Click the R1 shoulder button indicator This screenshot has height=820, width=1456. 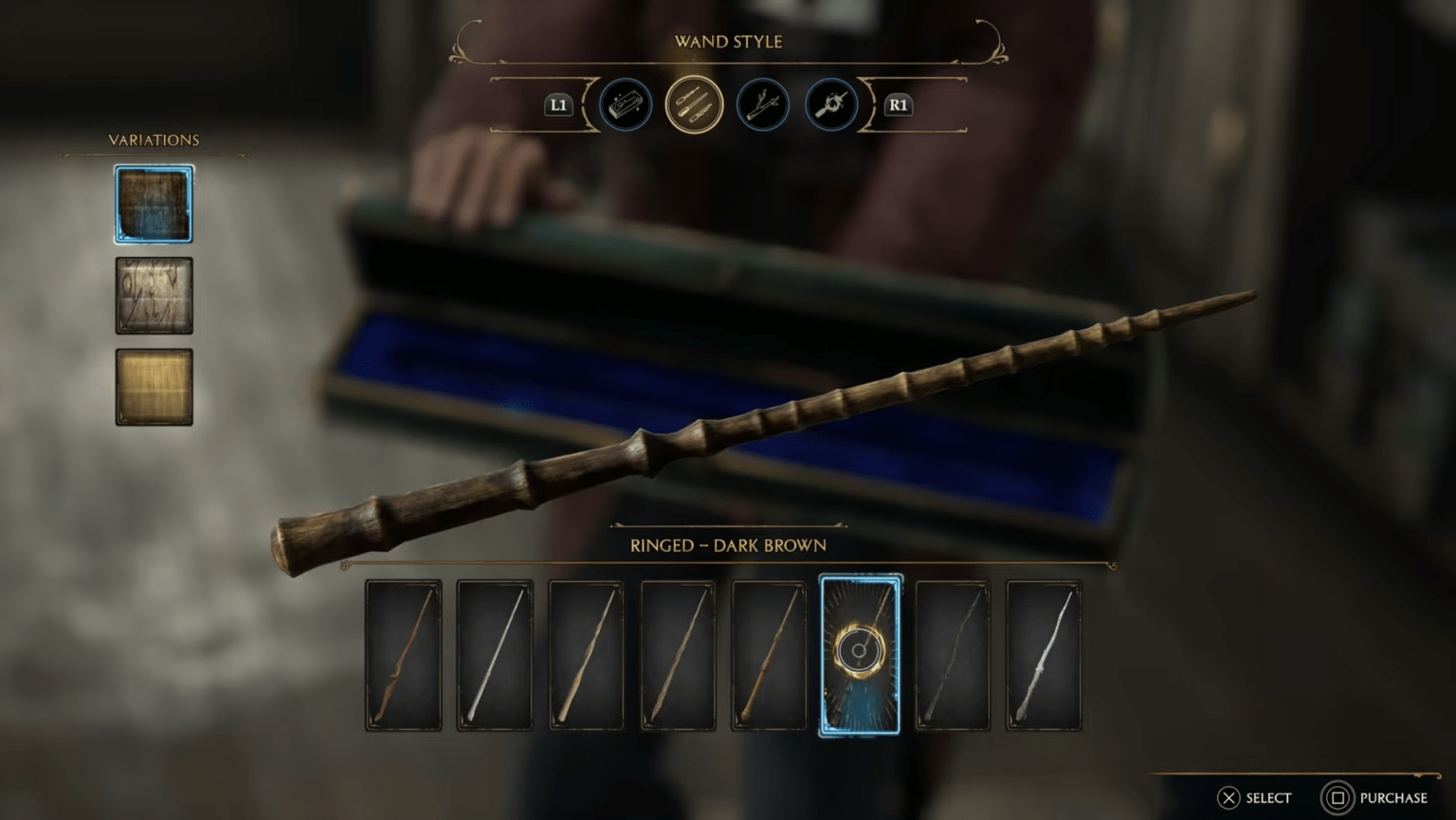pos(896,105)
